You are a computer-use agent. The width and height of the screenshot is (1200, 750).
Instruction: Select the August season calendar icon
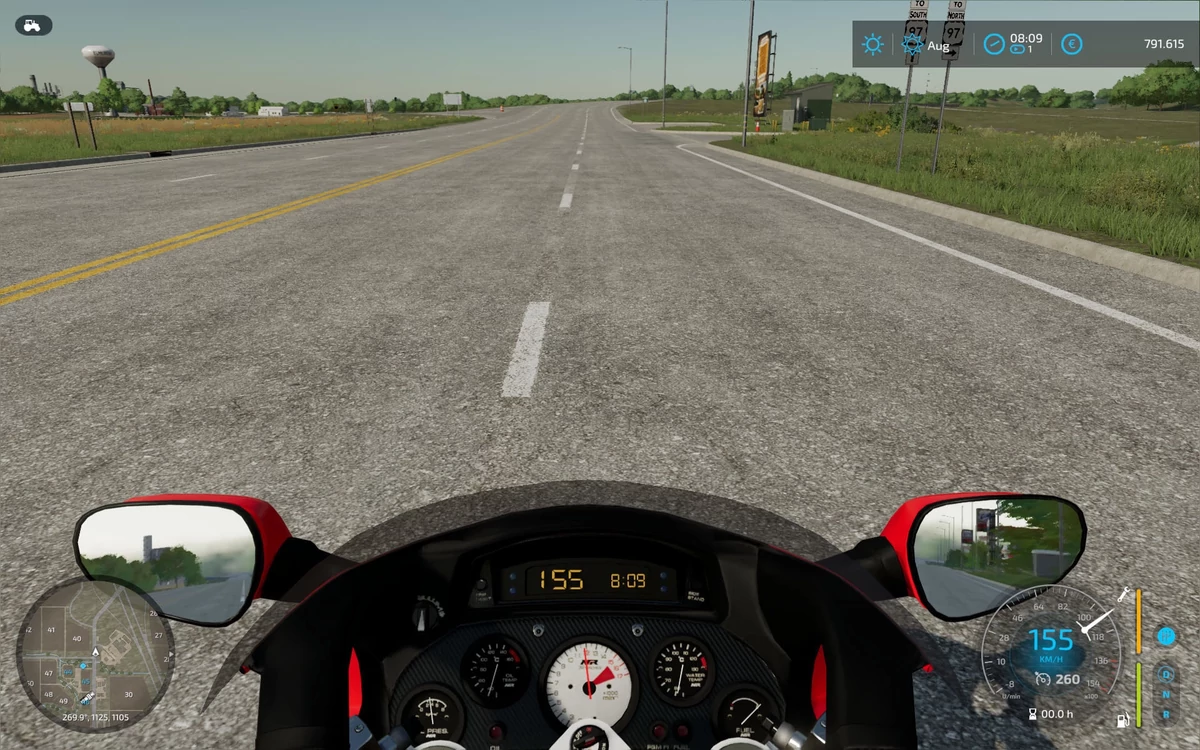912,45
